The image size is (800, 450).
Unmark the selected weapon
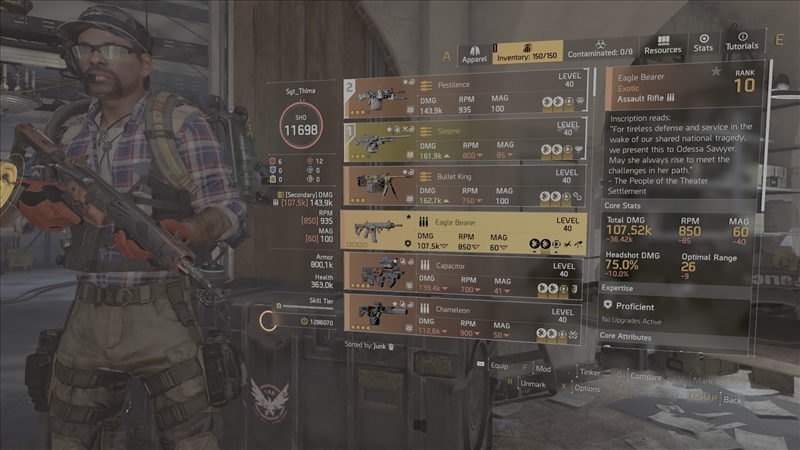point(532,384)
